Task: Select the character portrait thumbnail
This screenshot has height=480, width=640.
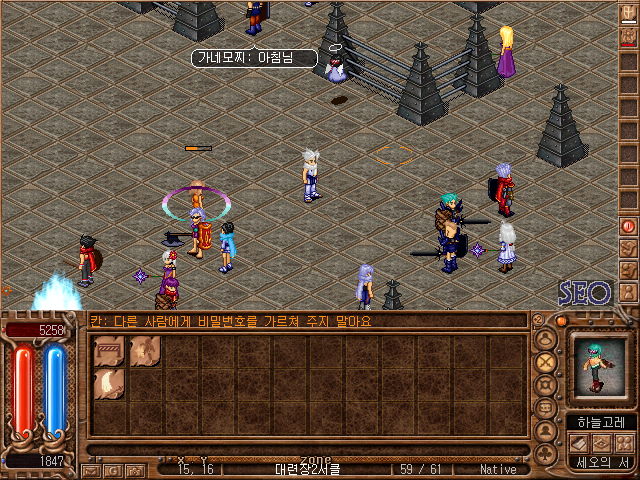Action: click(x=599, y=366)
